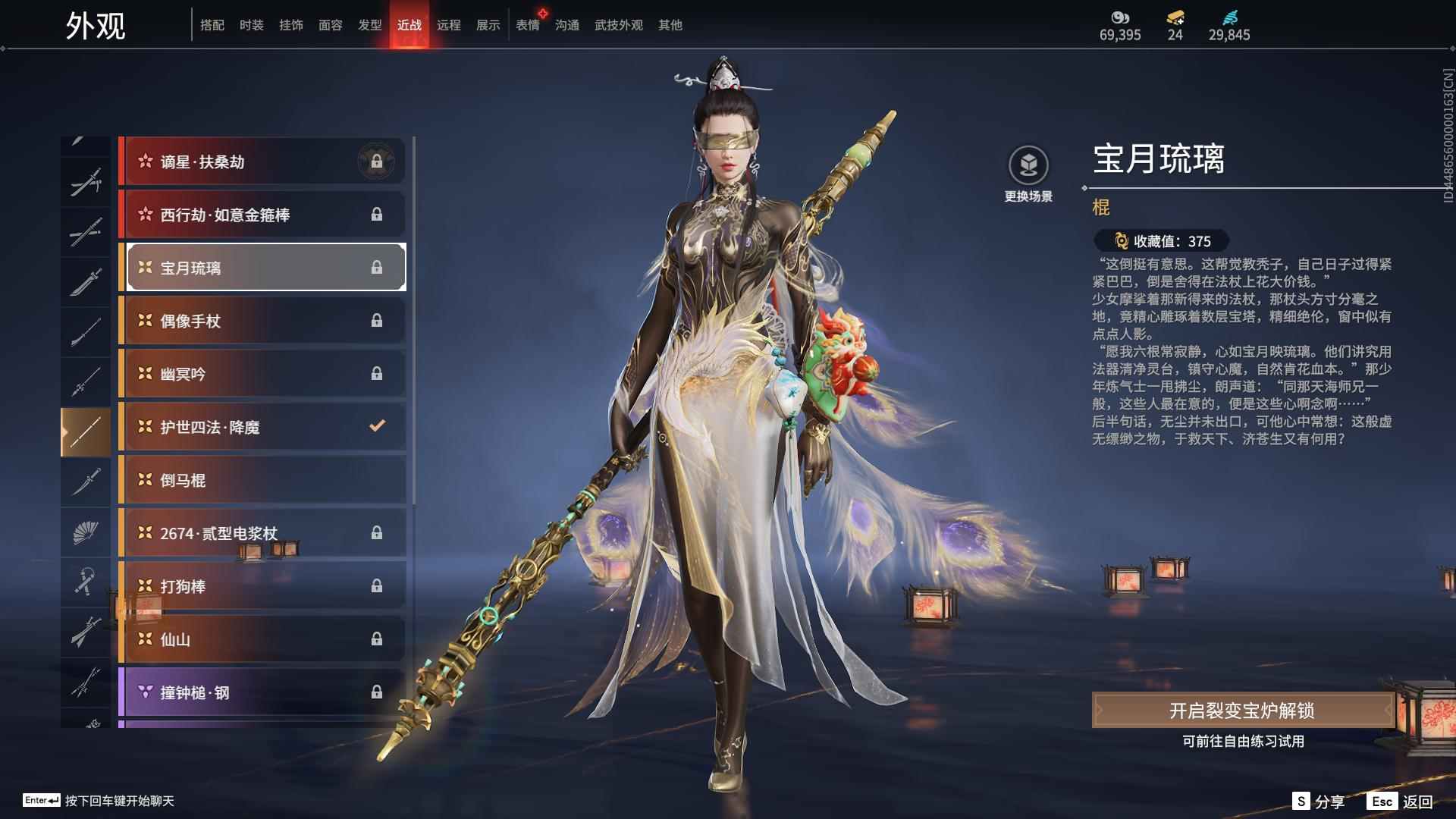Open the 表情 tab with notification badge

pos(528,24)
